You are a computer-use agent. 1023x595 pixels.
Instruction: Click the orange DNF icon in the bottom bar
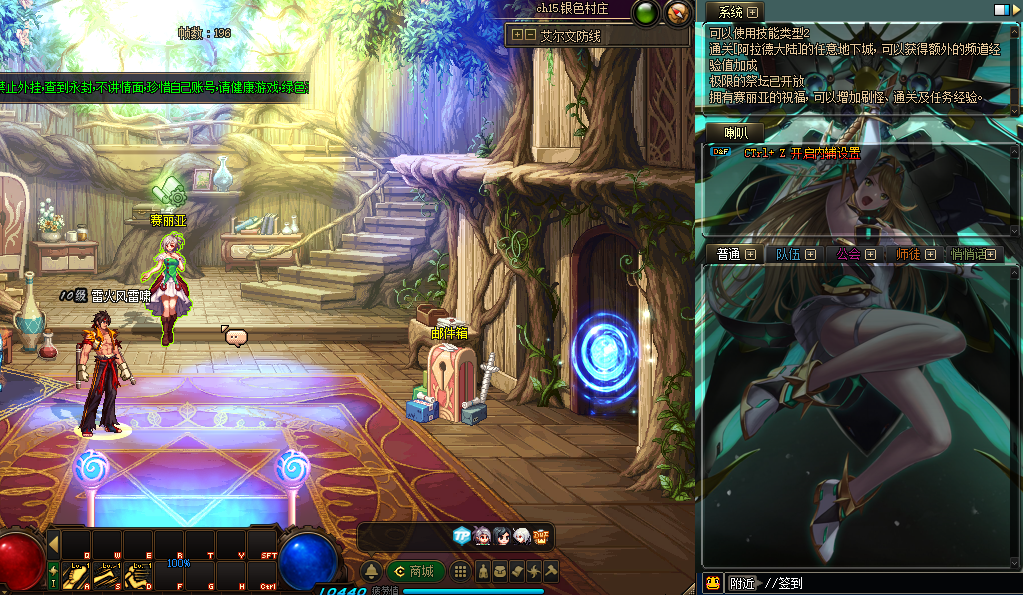tap(541, 536)
